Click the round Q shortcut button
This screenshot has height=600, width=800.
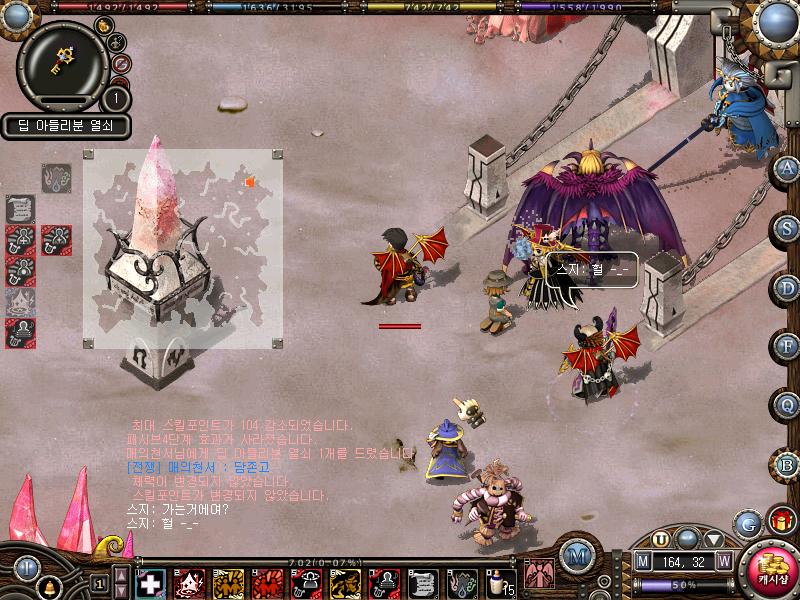coord(787,405)
